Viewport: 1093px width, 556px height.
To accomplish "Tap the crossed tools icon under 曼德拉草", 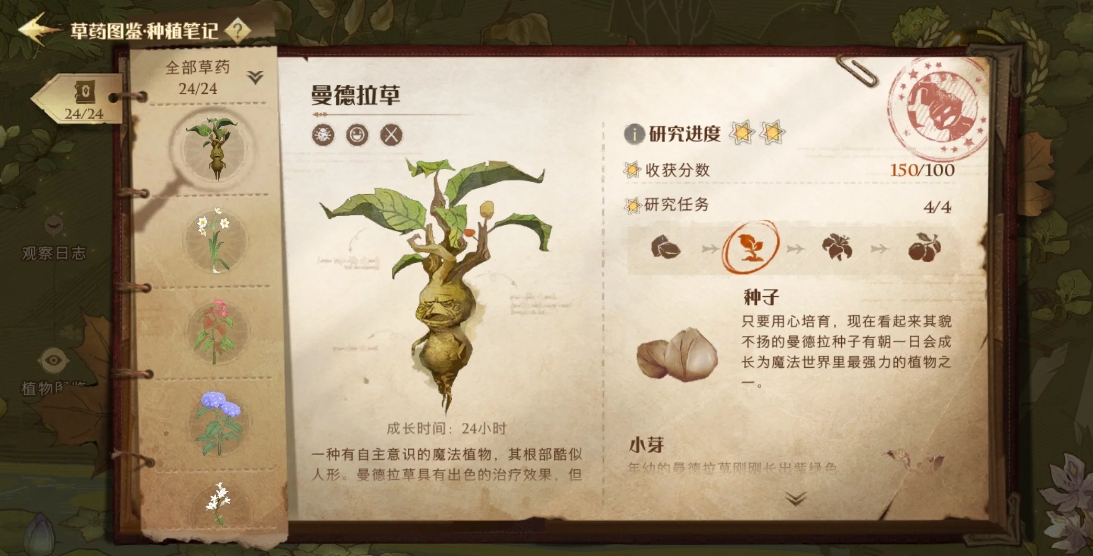I will click(x=391, y=135).
